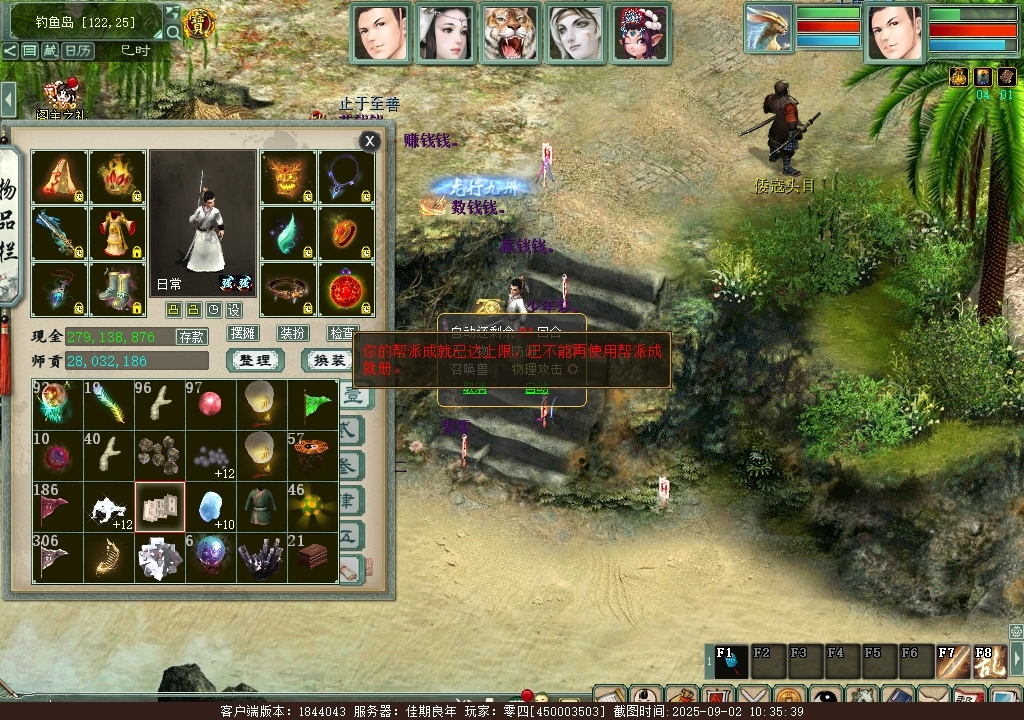Sort items with the 整理 button

pos(255,360)
